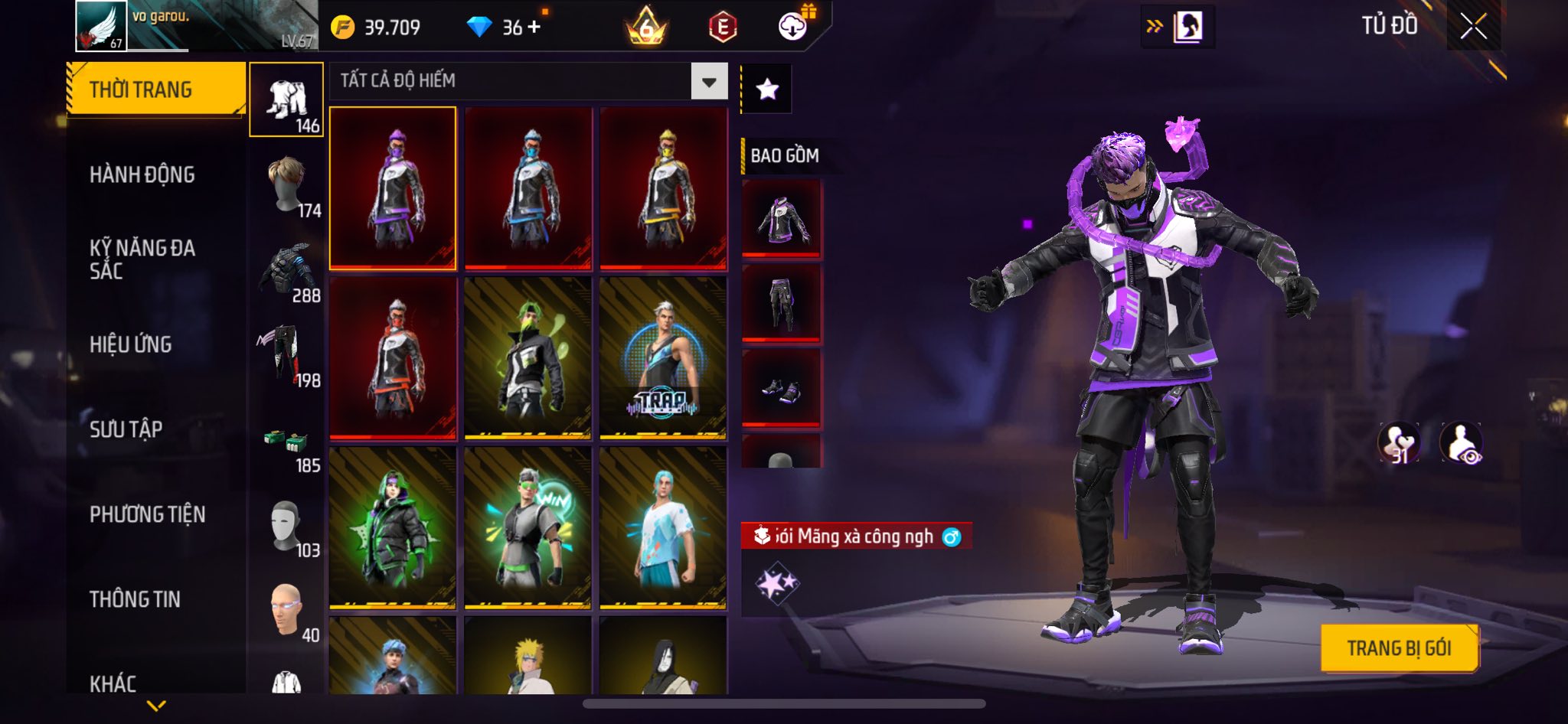This screenshot has height=724, width=1568.
Task: Open the Phương Tiện category
Action: (x=148, y=514)
